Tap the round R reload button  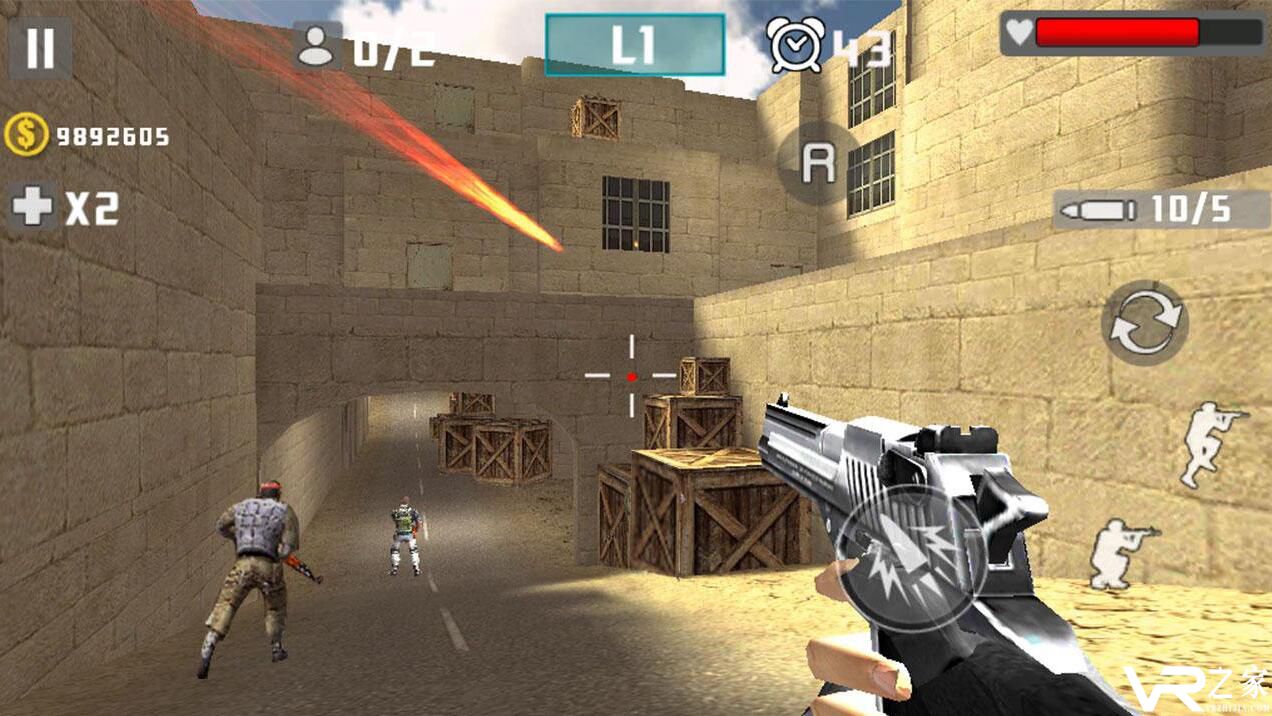[x=818, y=164]
